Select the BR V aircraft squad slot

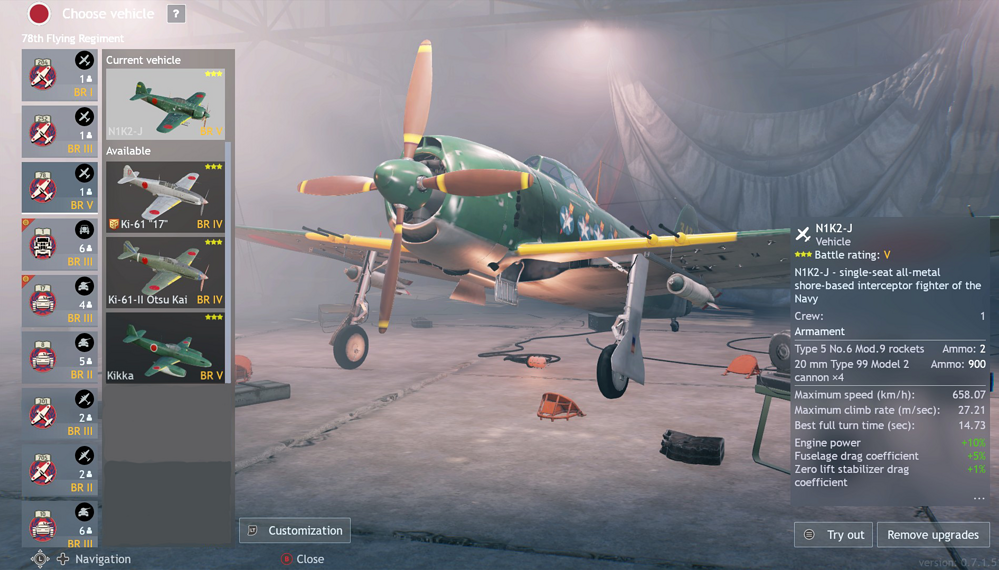(x=60, y=188)
